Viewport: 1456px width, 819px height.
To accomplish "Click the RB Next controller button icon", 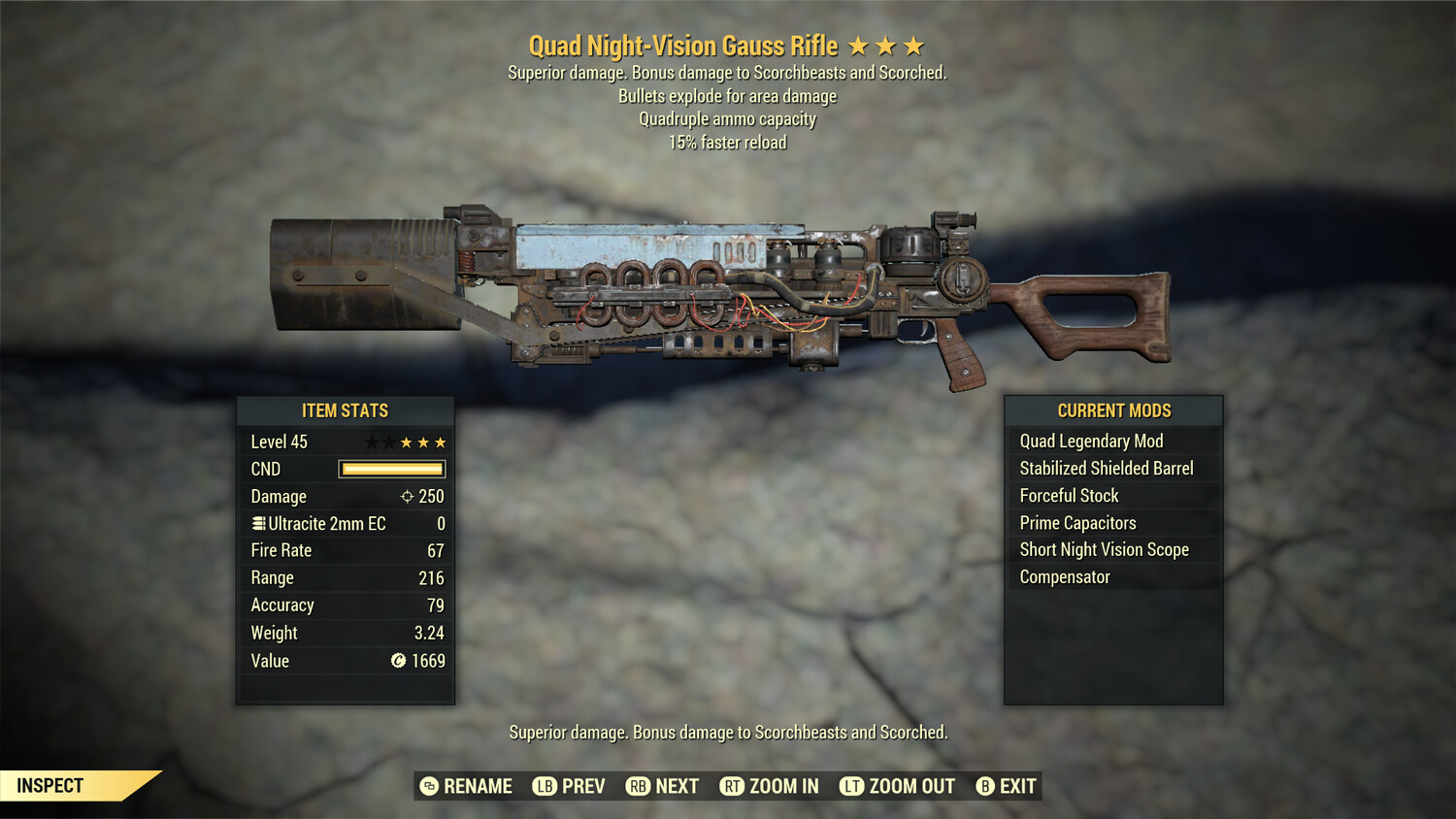I will (x=637, y=786).
